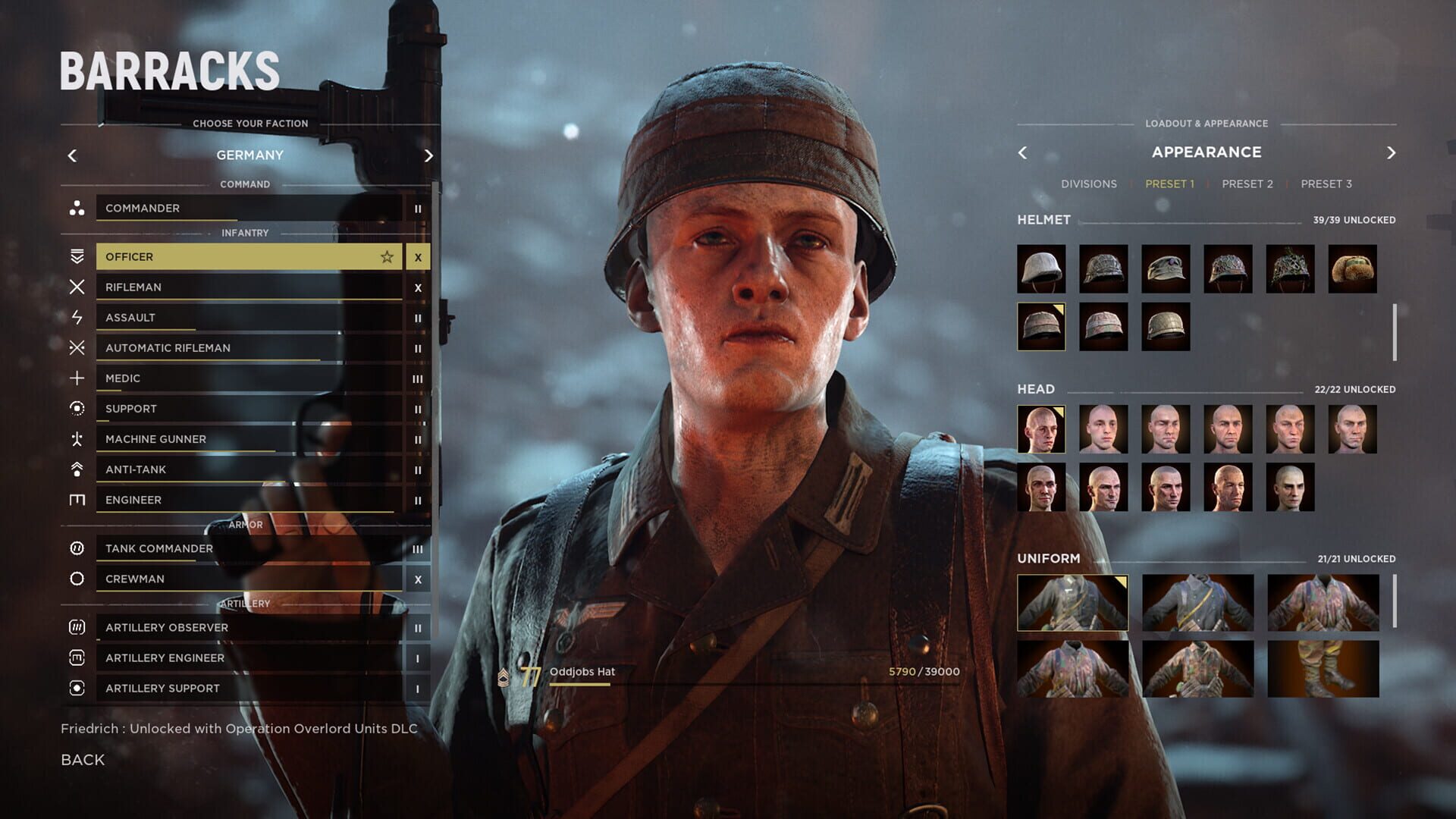Screen dimensions: 1456x819
Task: Click the Tank Commander class icon
Action: 76,548
